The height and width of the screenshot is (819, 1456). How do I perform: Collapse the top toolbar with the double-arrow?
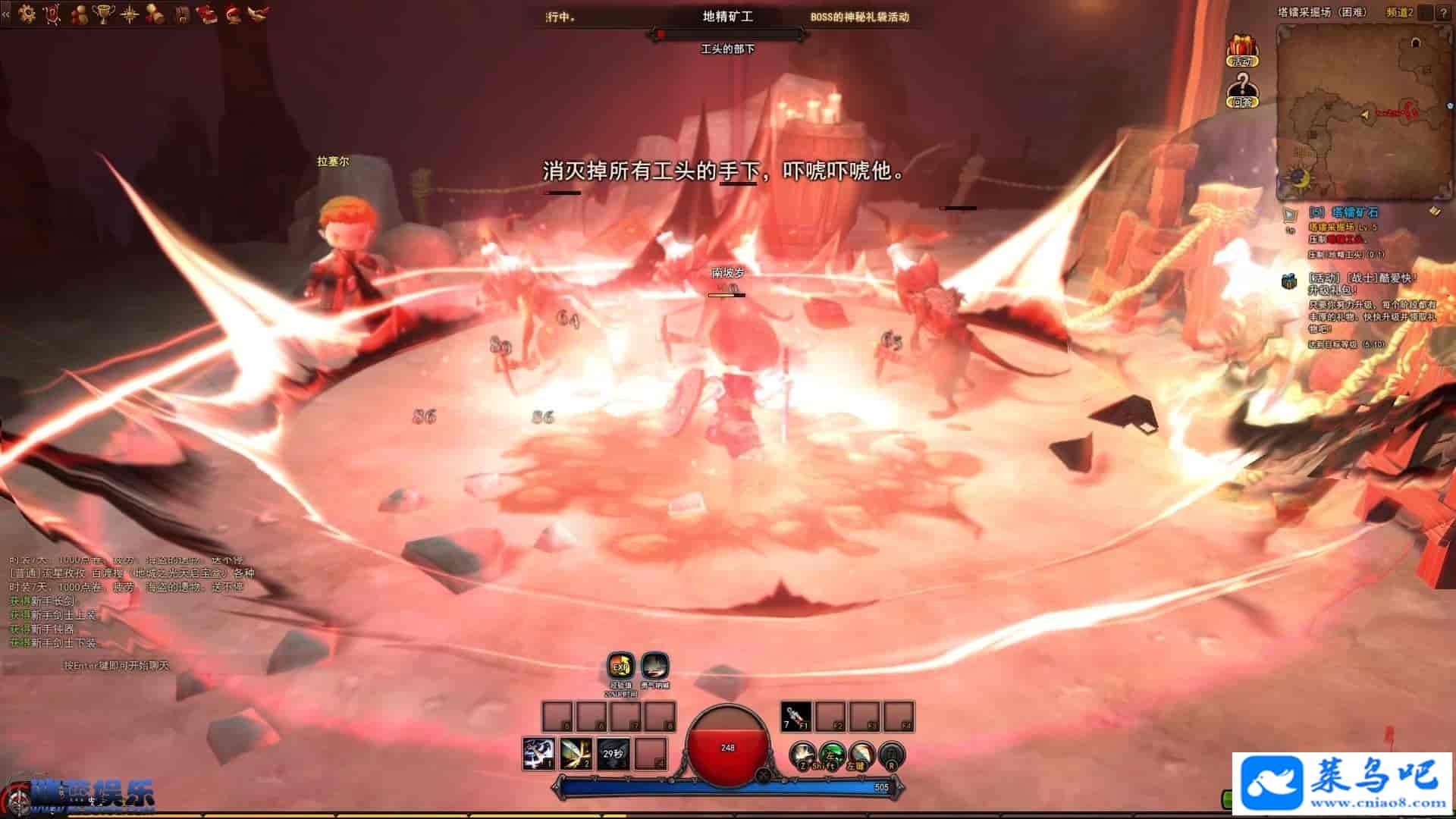[6, 13]
